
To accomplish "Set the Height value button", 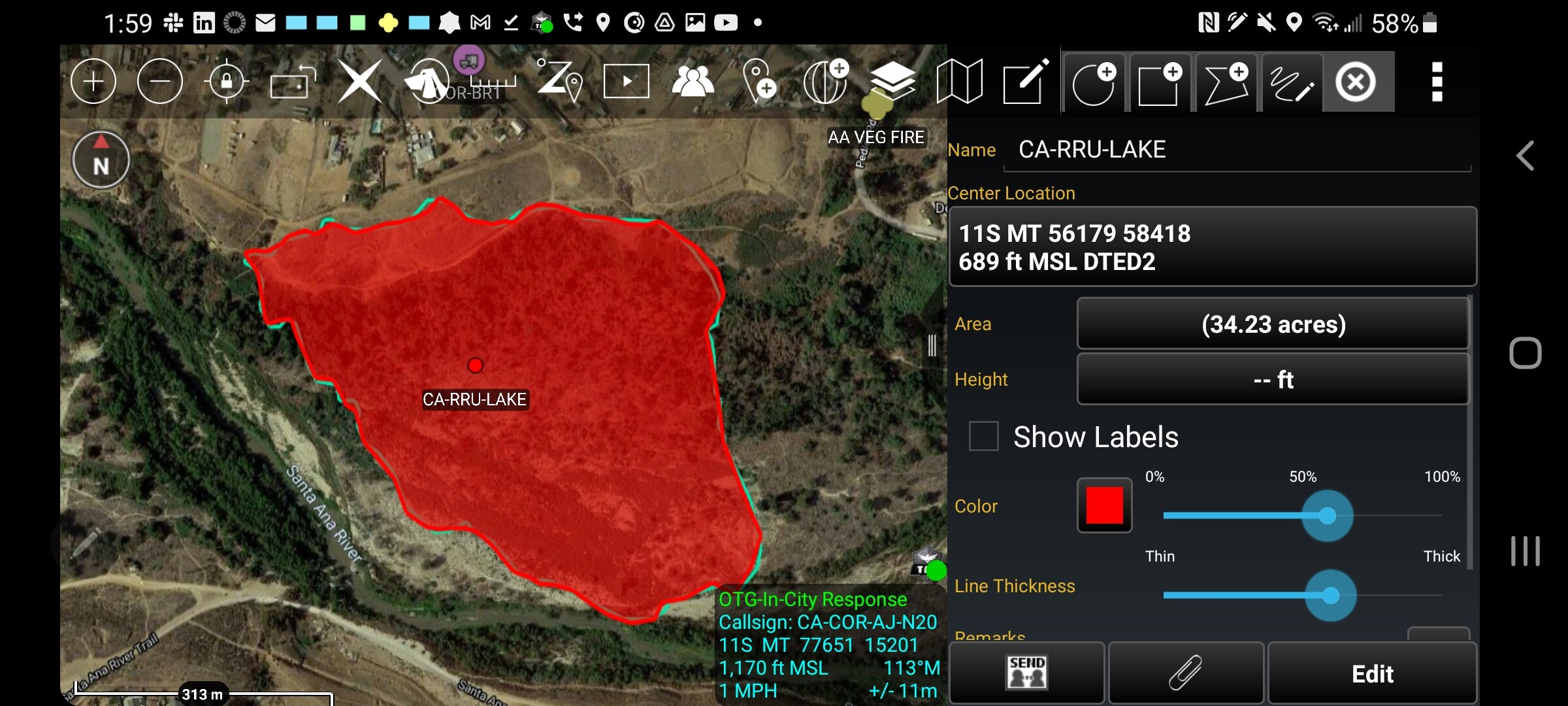I will tap(1273, 380).
